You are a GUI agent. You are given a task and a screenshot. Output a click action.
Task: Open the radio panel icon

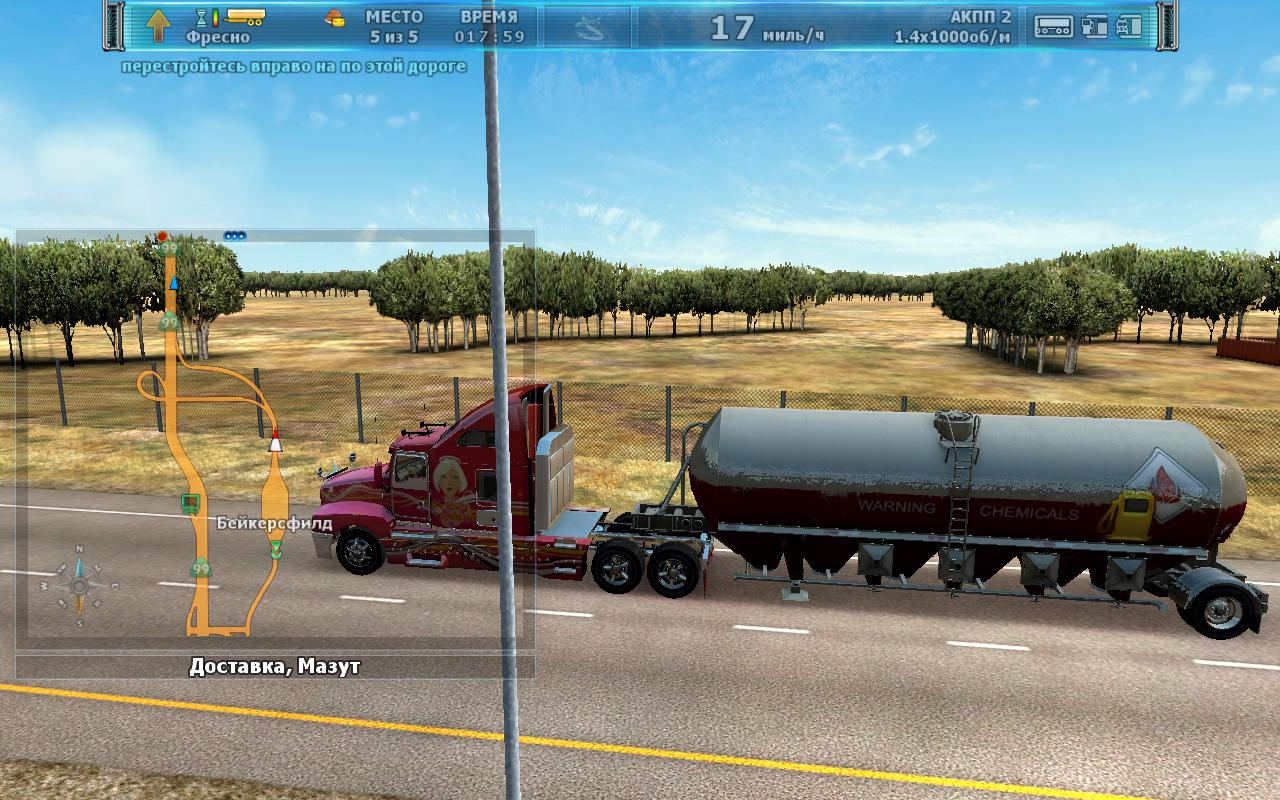coord(1053,26)
